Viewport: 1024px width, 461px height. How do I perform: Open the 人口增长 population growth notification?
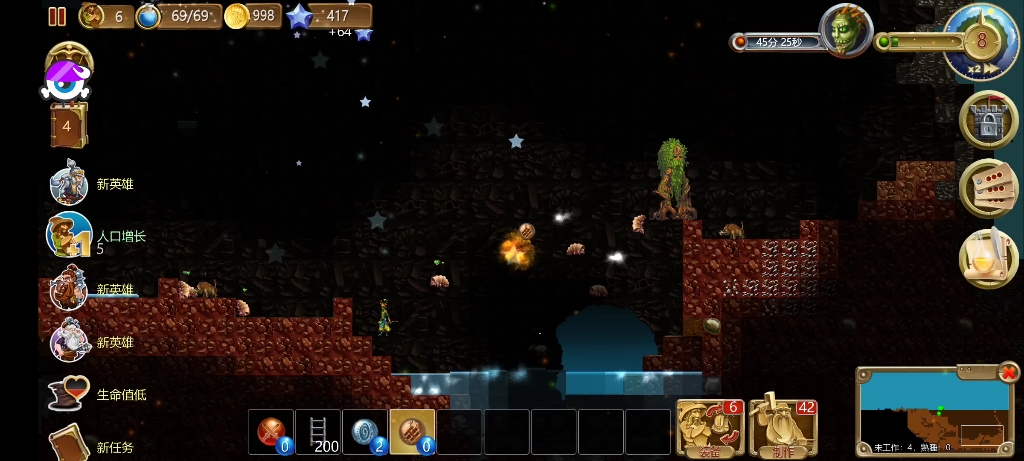pos(70,236)
